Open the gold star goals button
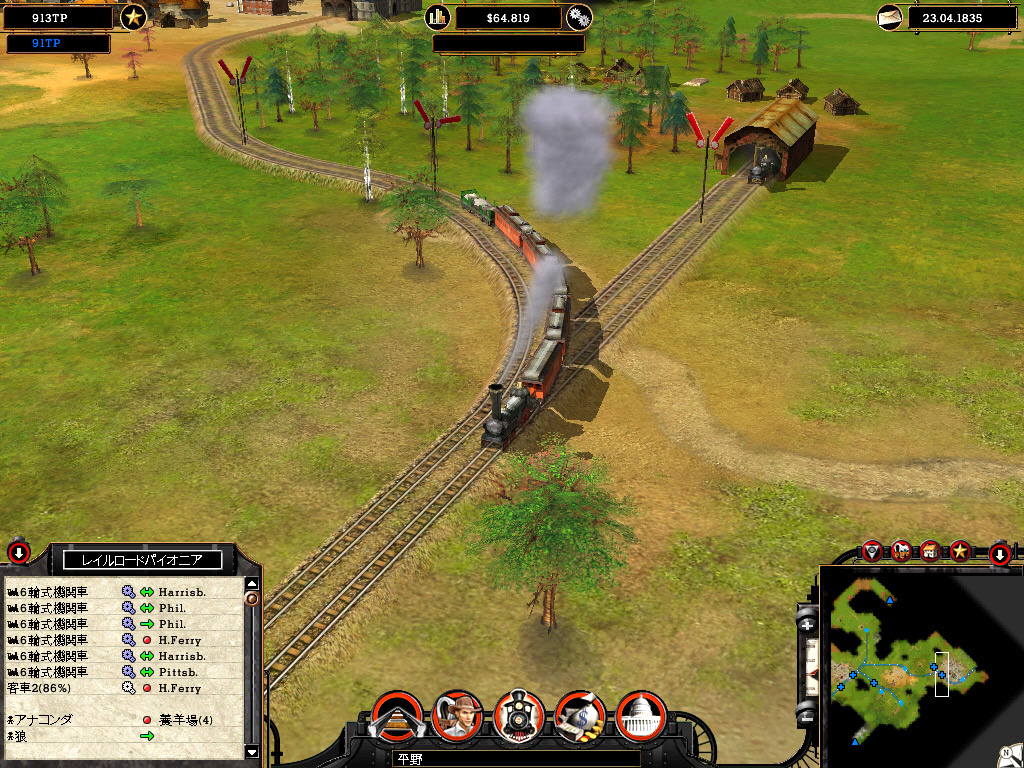The image size is (1024, 768). 133,17
